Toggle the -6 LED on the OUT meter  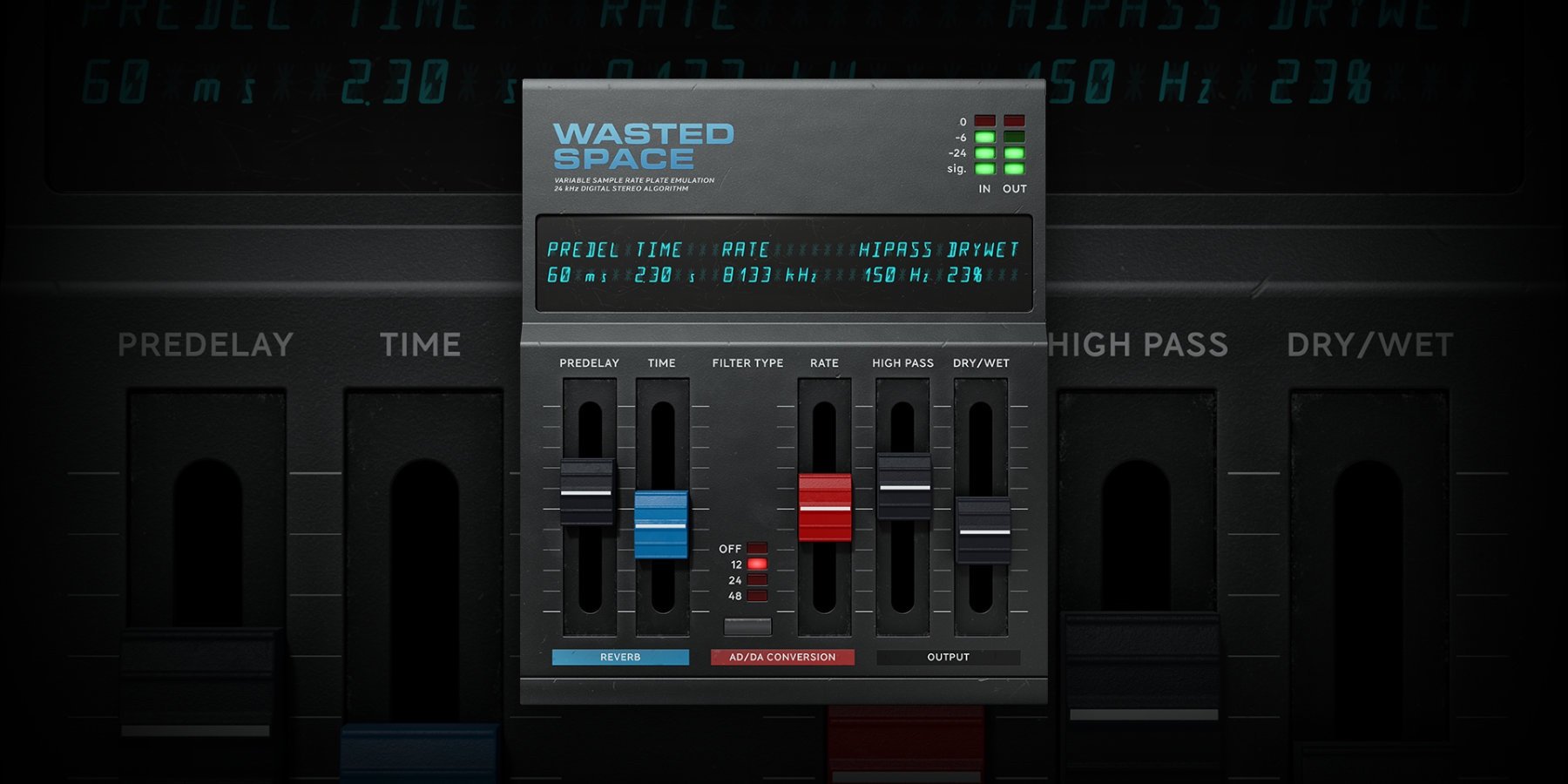click(1016, 136)
